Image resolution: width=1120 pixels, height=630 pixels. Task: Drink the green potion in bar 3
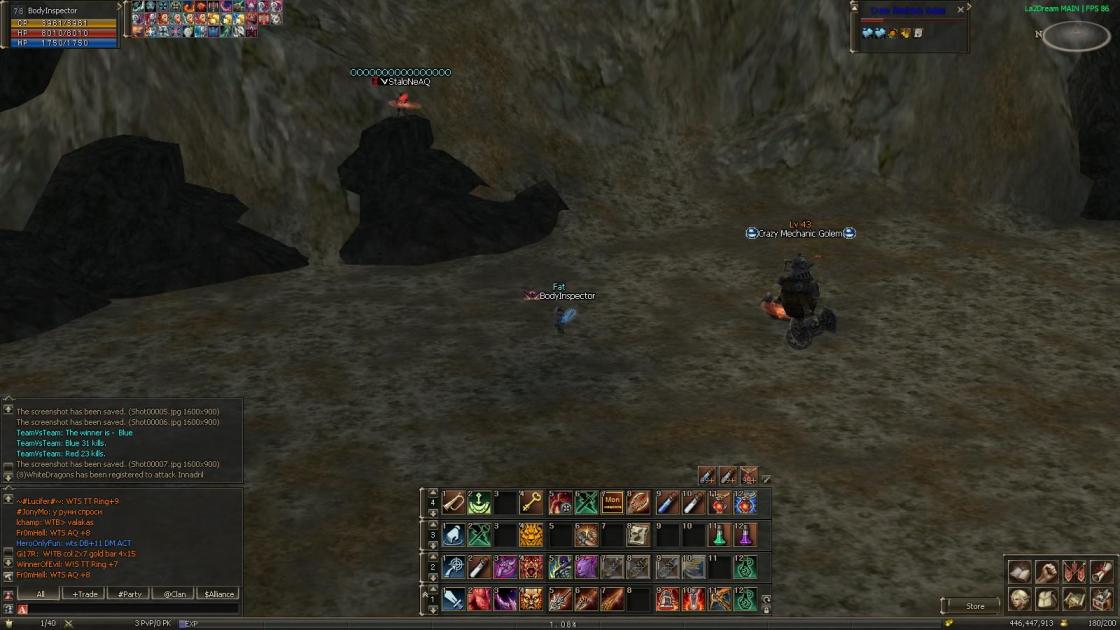[719, 535]
